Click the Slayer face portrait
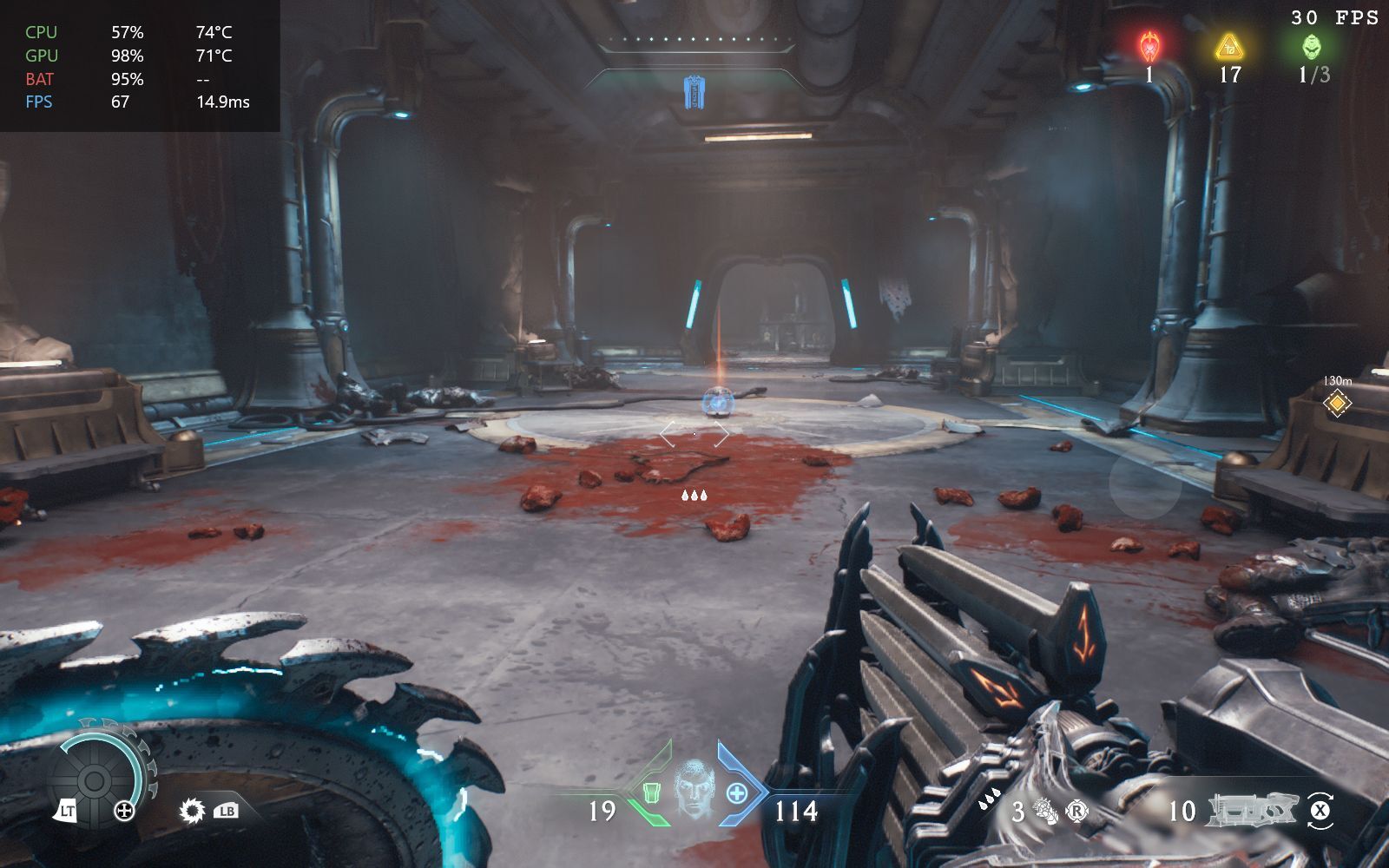Viewport: 1389px width, 868px height. (x=693, y=787)
